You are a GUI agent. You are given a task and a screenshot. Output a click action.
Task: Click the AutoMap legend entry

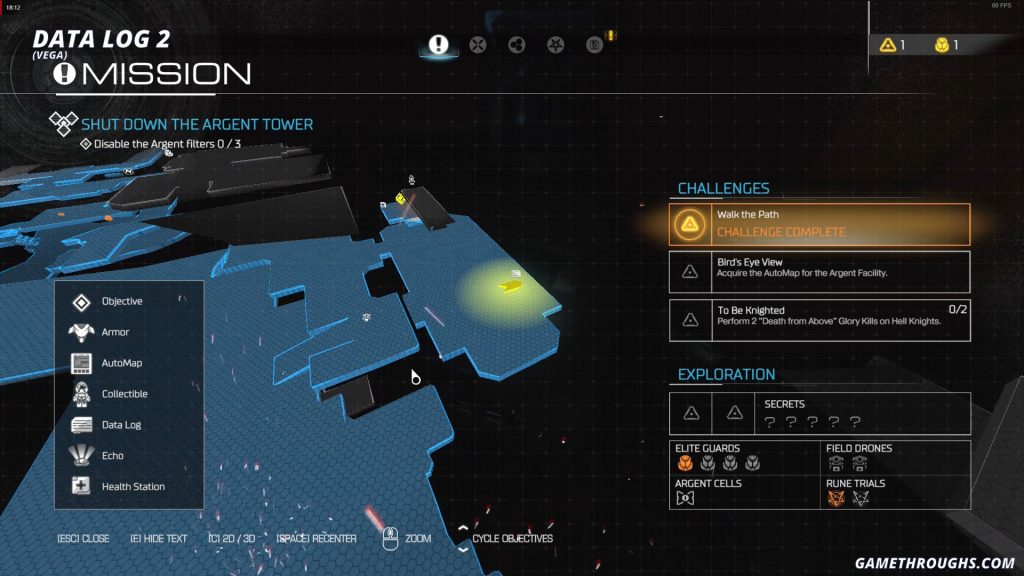121,363
